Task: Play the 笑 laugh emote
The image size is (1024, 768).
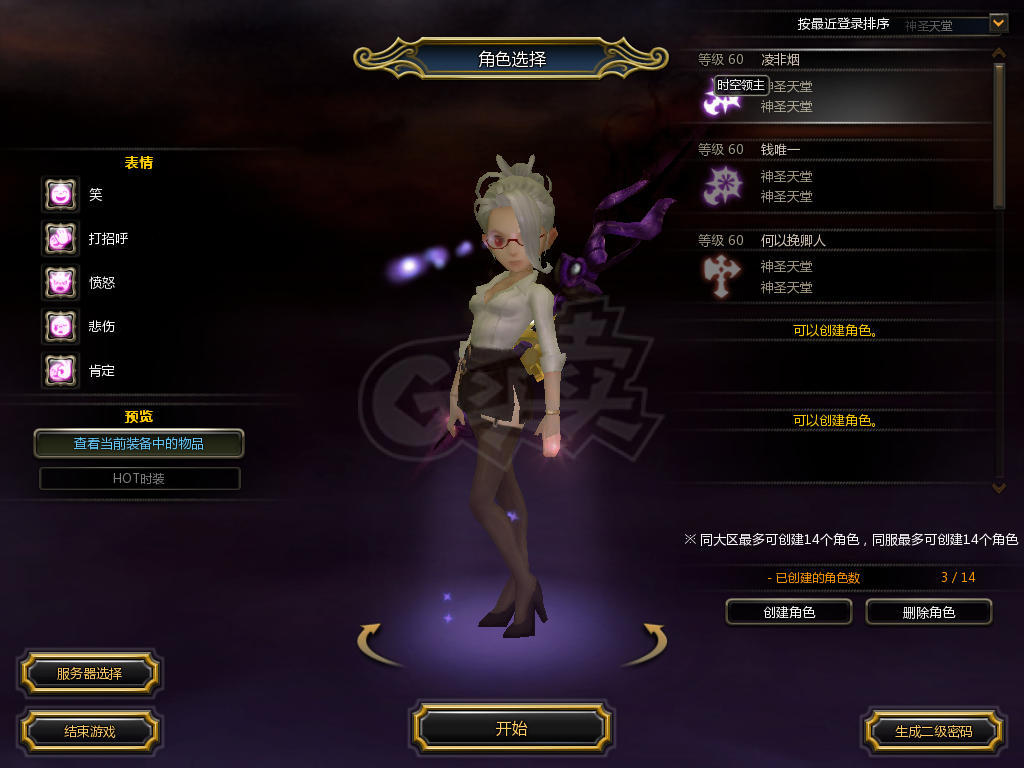Action: [60, 195]
